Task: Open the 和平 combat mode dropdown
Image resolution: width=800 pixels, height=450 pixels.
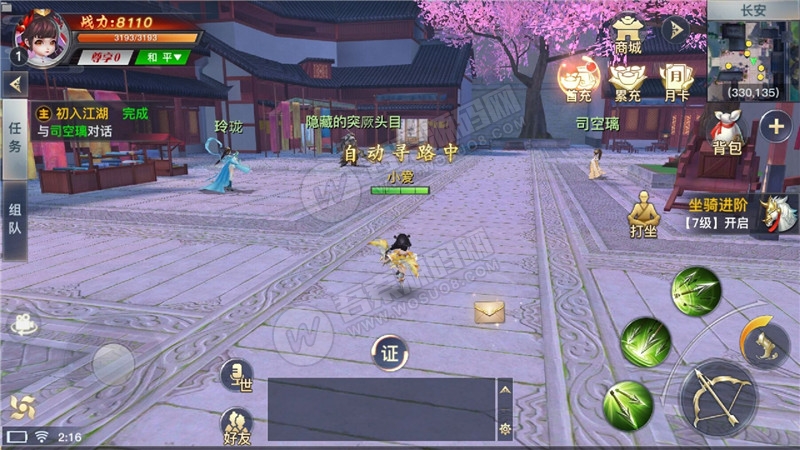Action: (163, 57)
